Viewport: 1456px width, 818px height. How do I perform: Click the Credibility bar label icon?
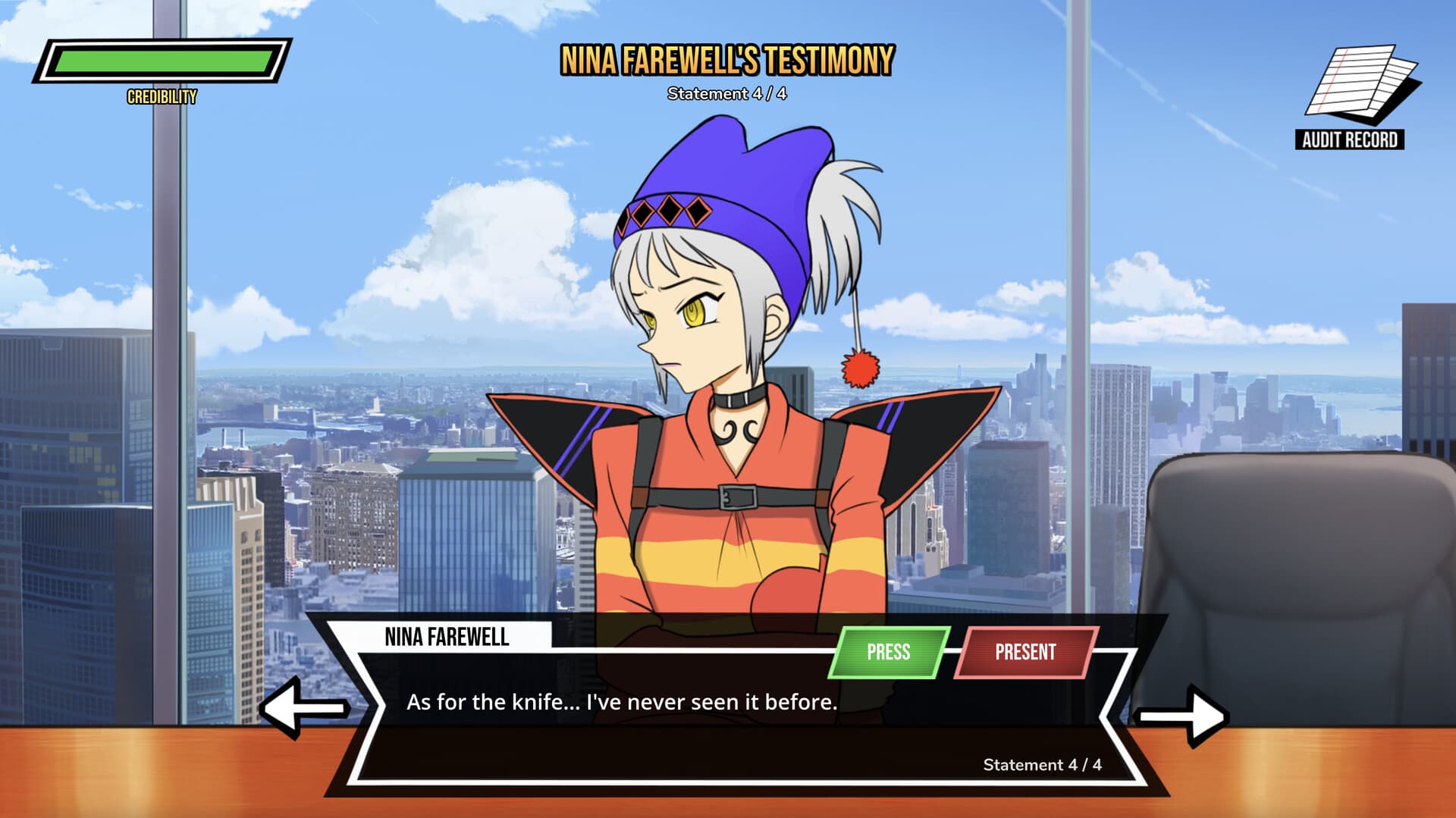[160, 97]
